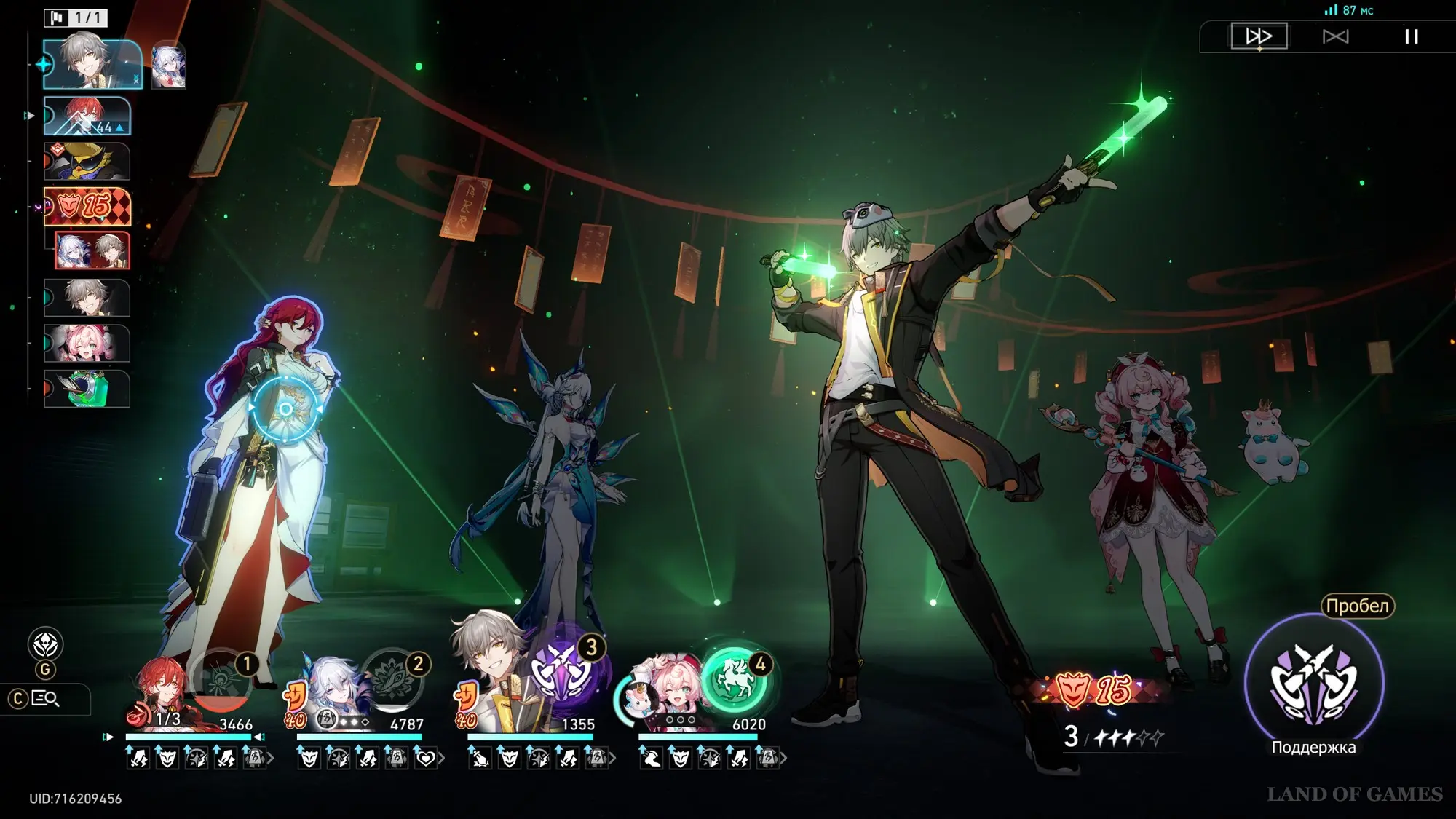Open the battle details magnifier icon
Image resolution: width=1456 pixels, height=819 pixels.
45,699
